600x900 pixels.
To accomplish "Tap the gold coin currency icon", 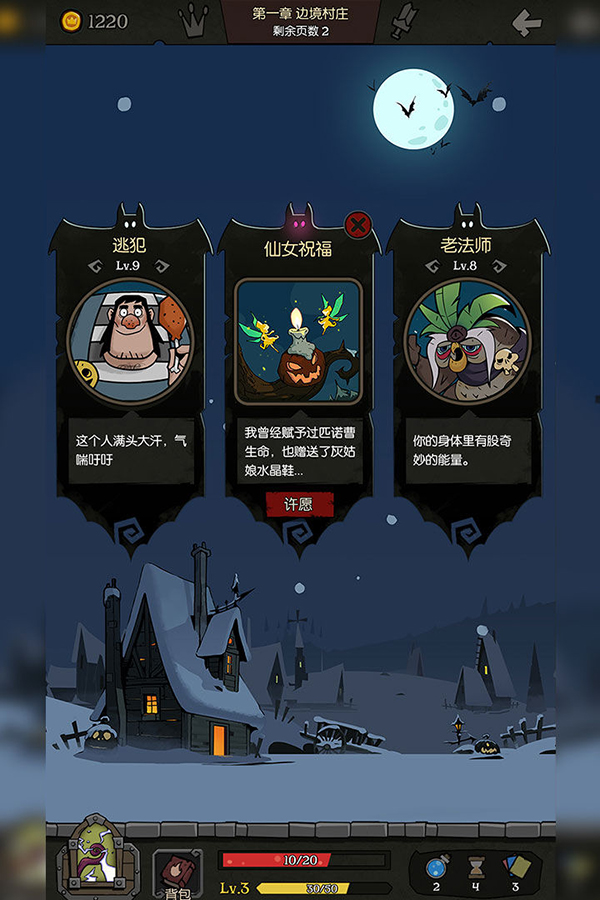I will 71,21.
